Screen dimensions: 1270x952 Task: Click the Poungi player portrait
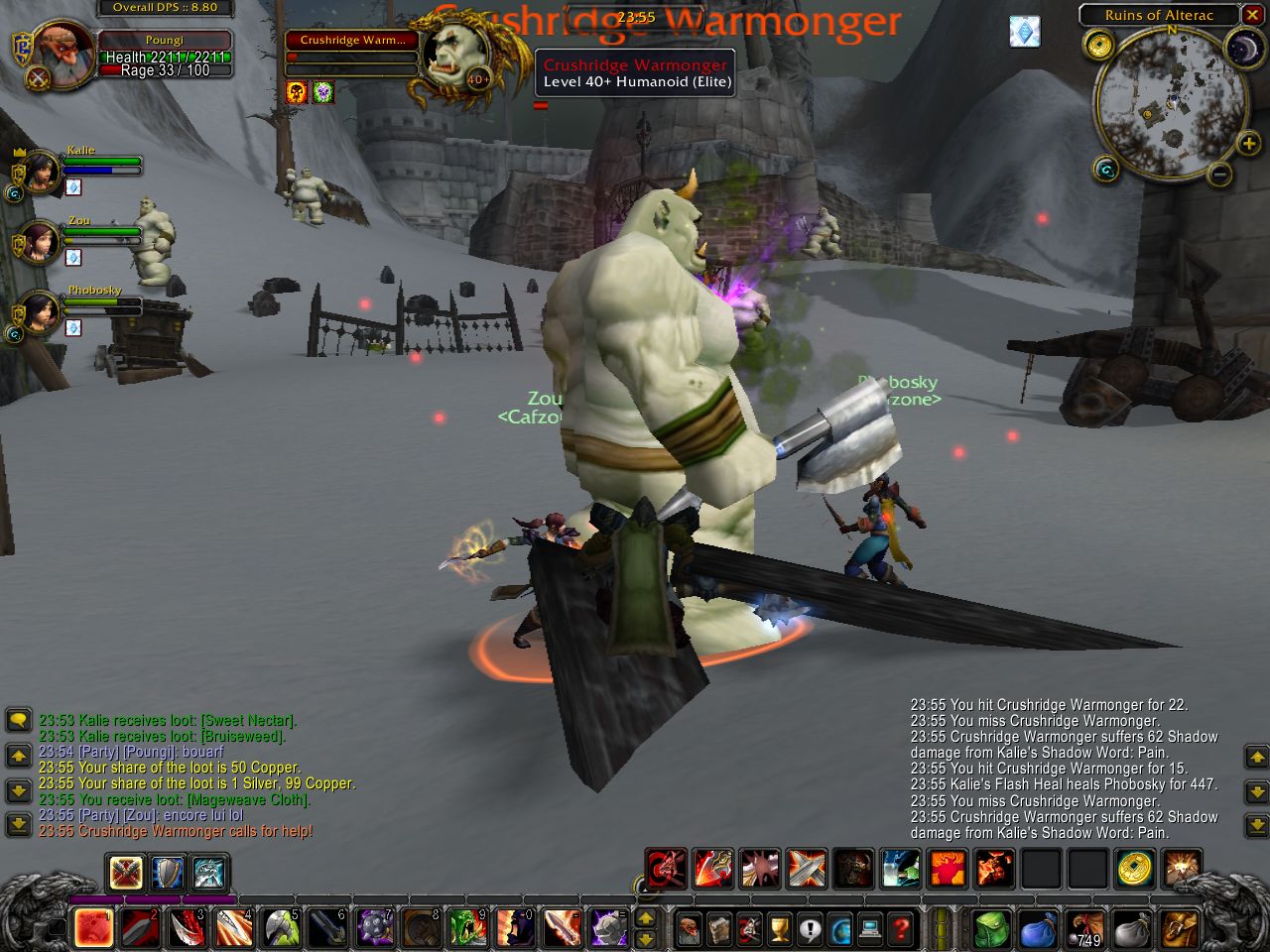(64, 55)
